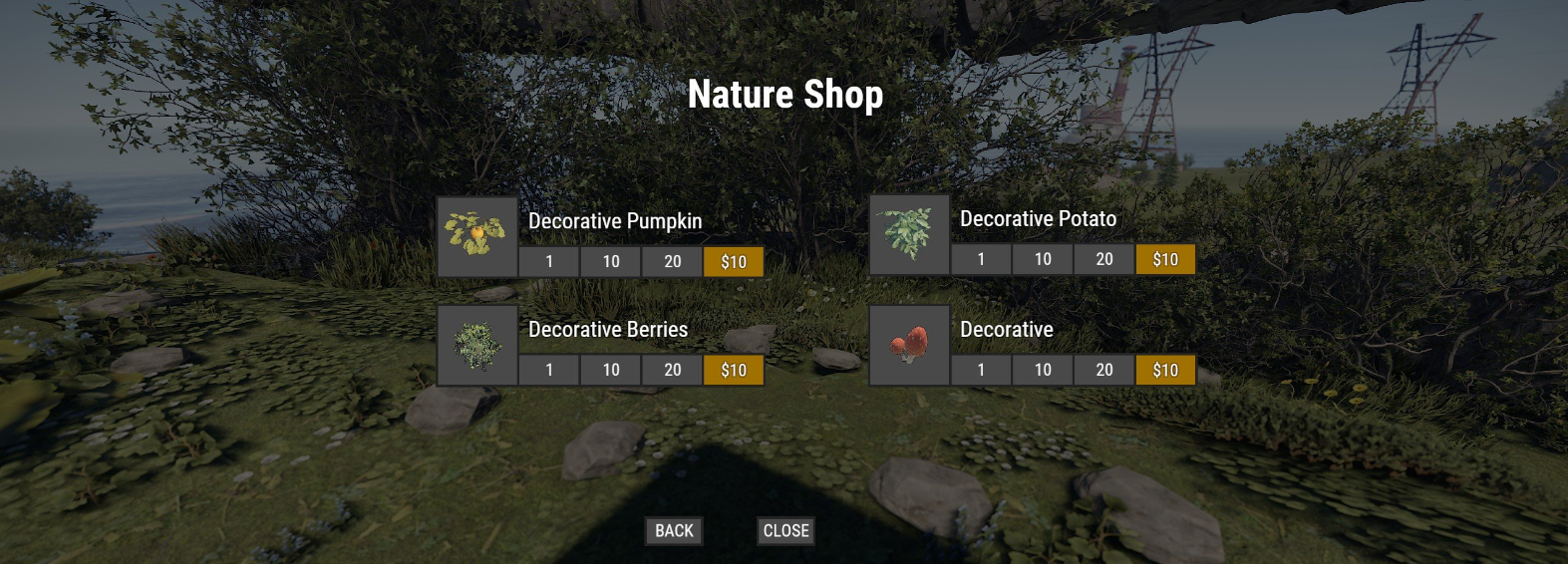Buy 10 Decorative Pumpkins
The height and width of the screenshot is (564, 1568).
click(611, 262)
